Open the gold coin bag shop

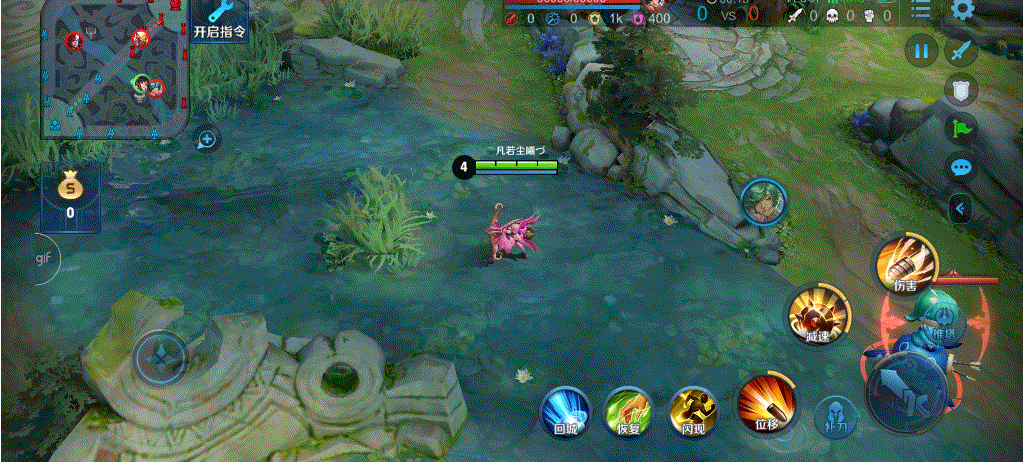pos(70,194)
